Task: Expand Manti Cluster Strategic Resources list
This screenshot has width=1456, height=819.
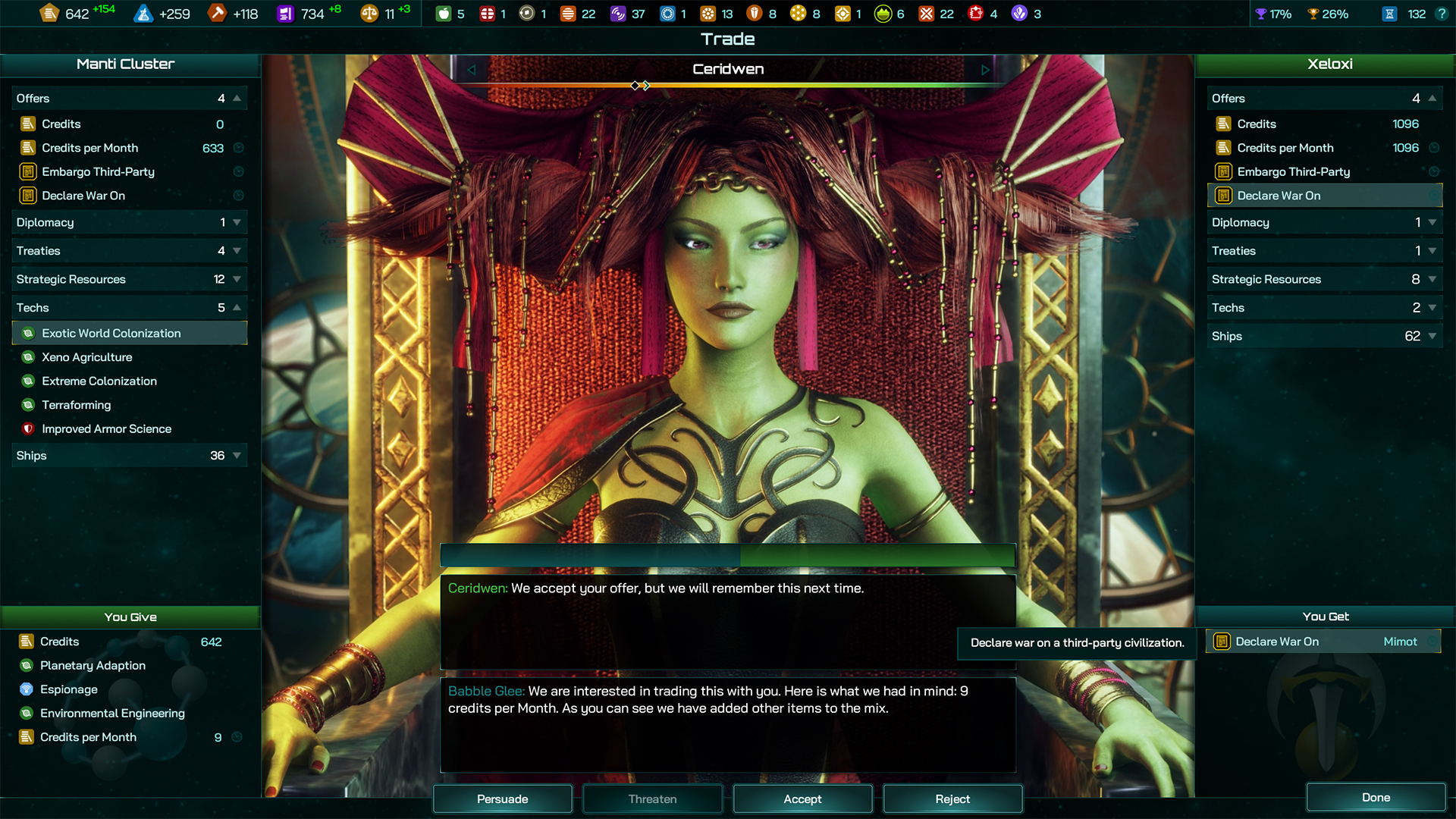Action: pos(129,279)
